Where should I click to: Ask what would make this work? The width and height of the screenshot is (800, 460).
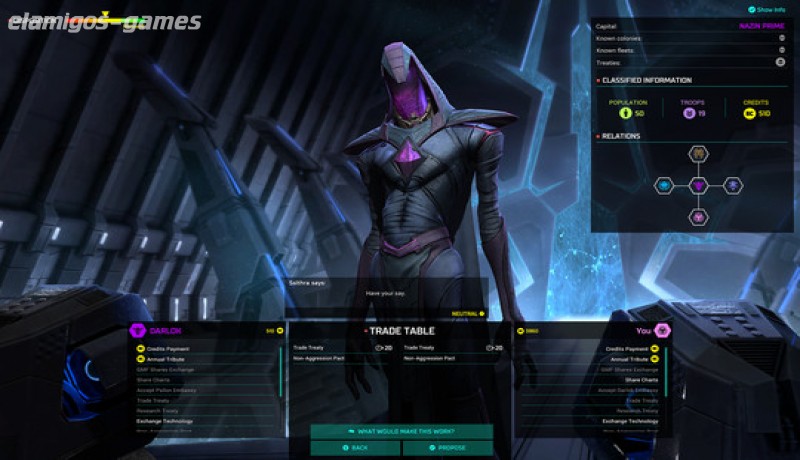(x=401, y=431)
